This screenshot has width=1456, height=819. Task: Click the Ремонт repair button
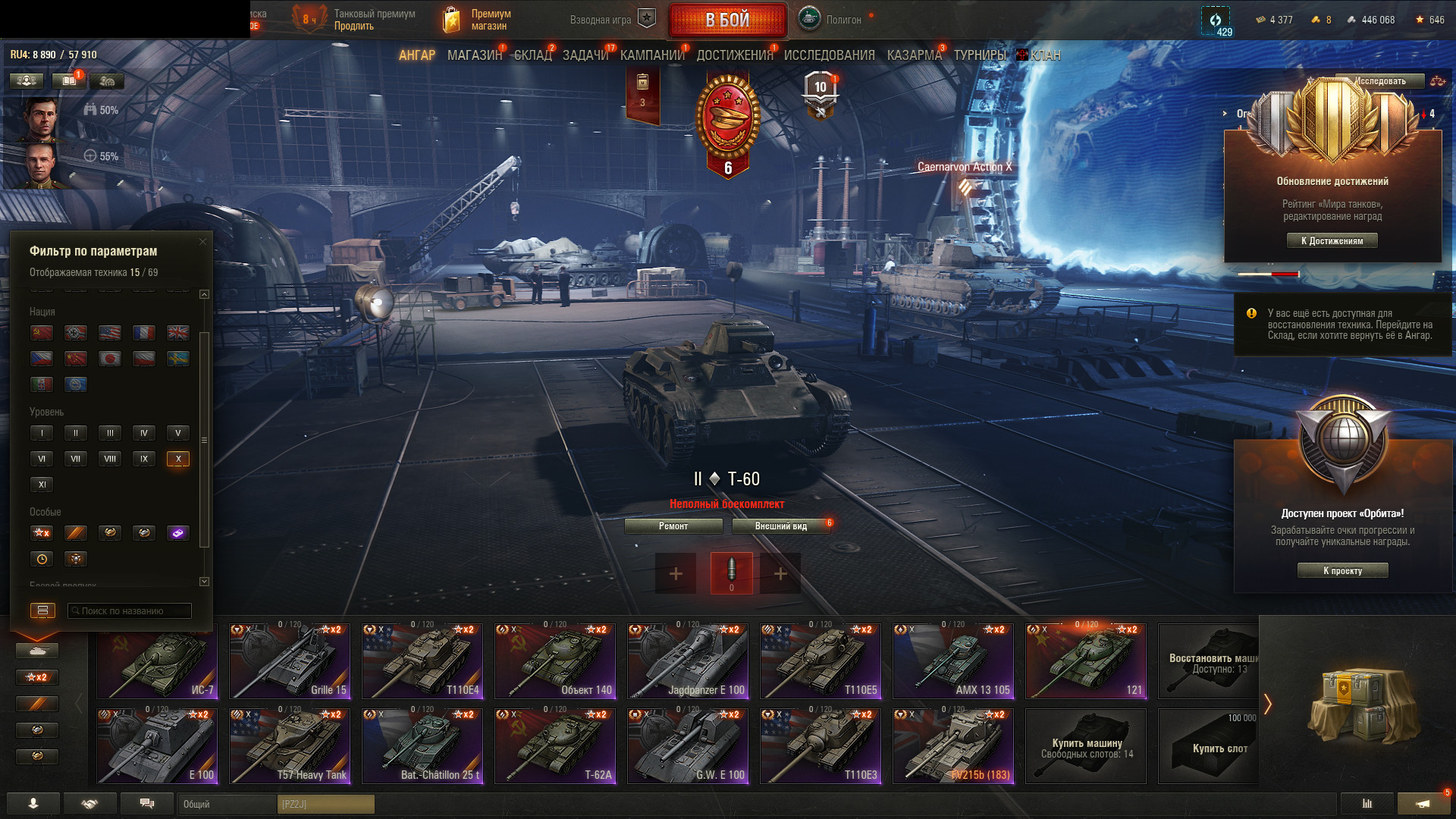click(673, 526)
